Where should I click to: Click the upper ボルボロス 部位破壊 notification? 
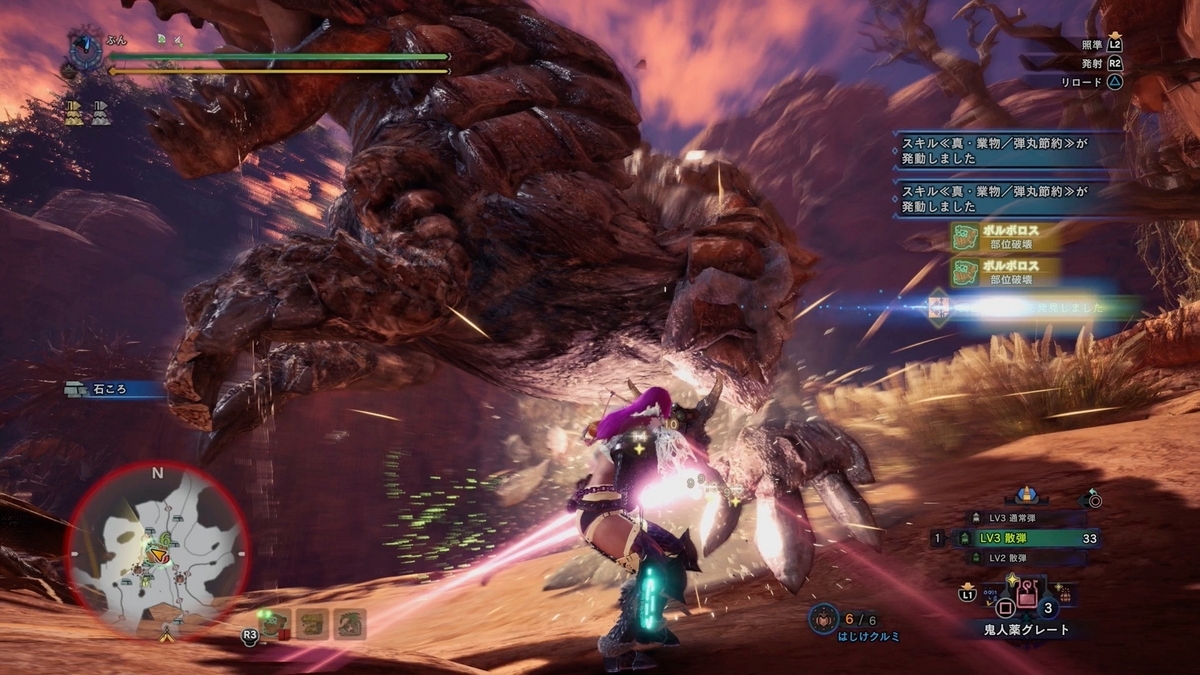(1007, 238)
